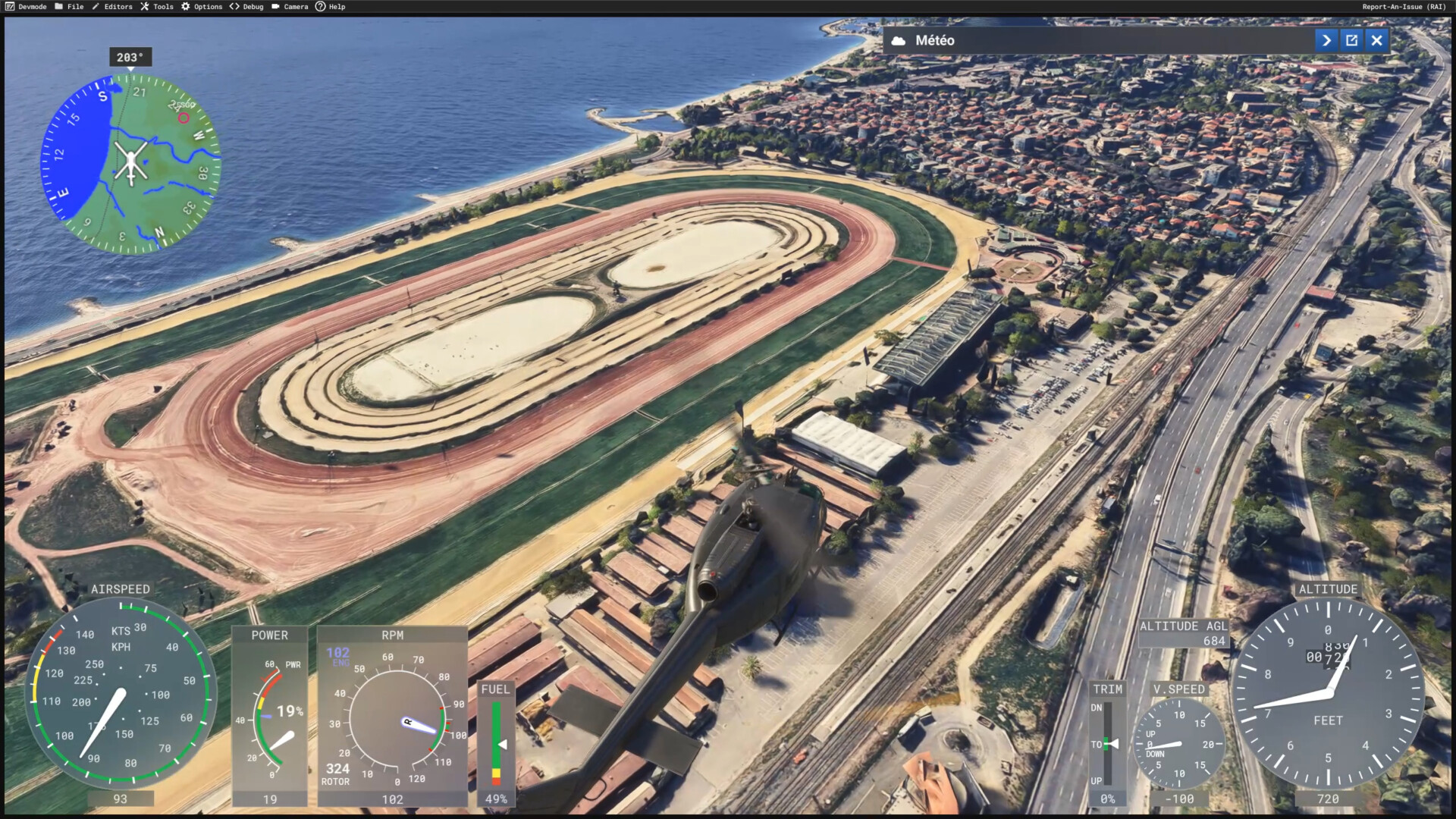The height and width of the screenshot is (819, 1456).
Task: Open the Help menu
Action: point(331,7)
